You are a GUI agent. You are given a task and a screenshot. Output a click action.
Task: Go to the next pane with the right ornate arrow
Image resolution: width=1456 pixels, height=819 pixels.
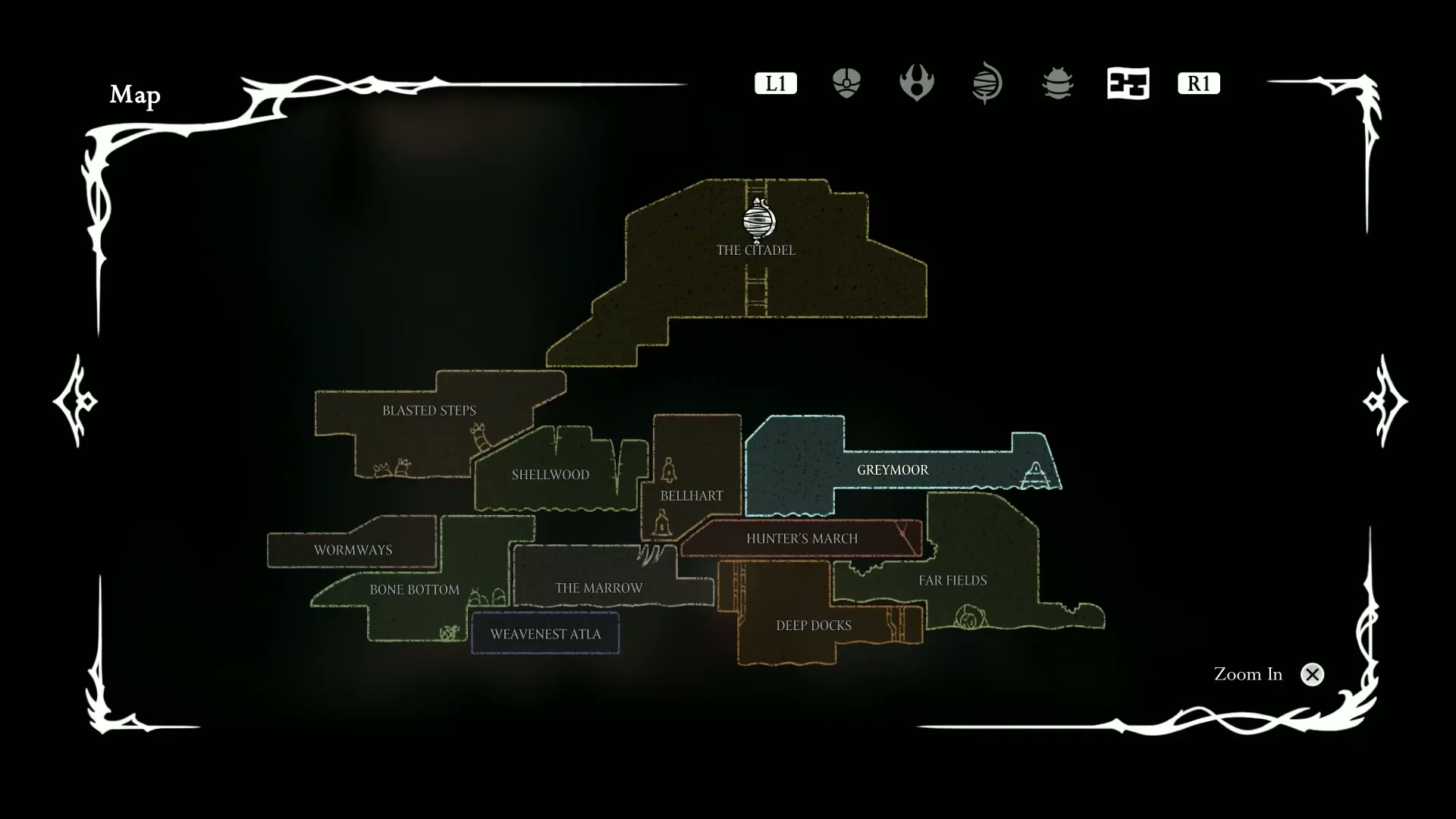1385,400
